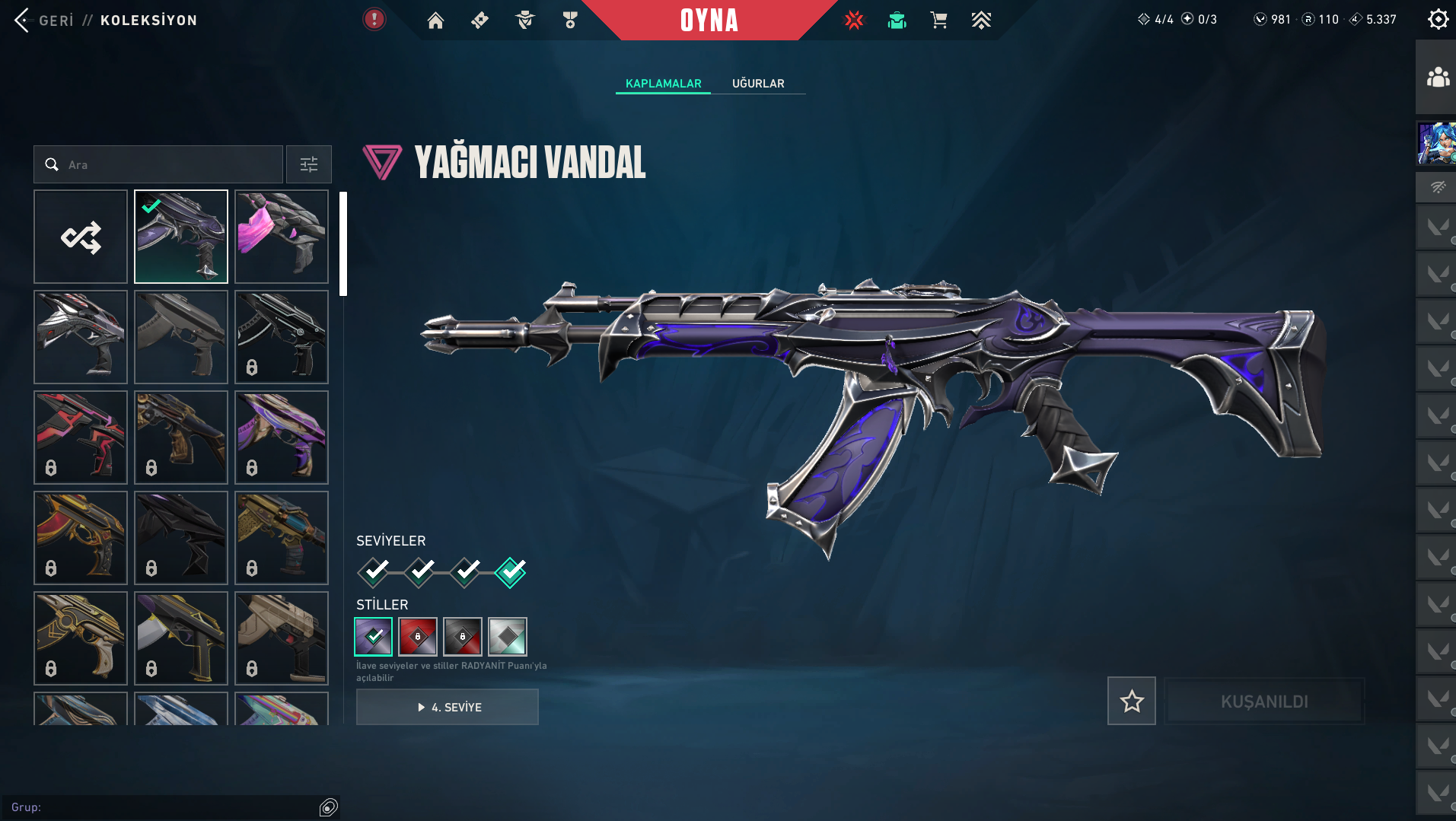Open the store cart icon

pyautogui.click(x=938, y=21)
